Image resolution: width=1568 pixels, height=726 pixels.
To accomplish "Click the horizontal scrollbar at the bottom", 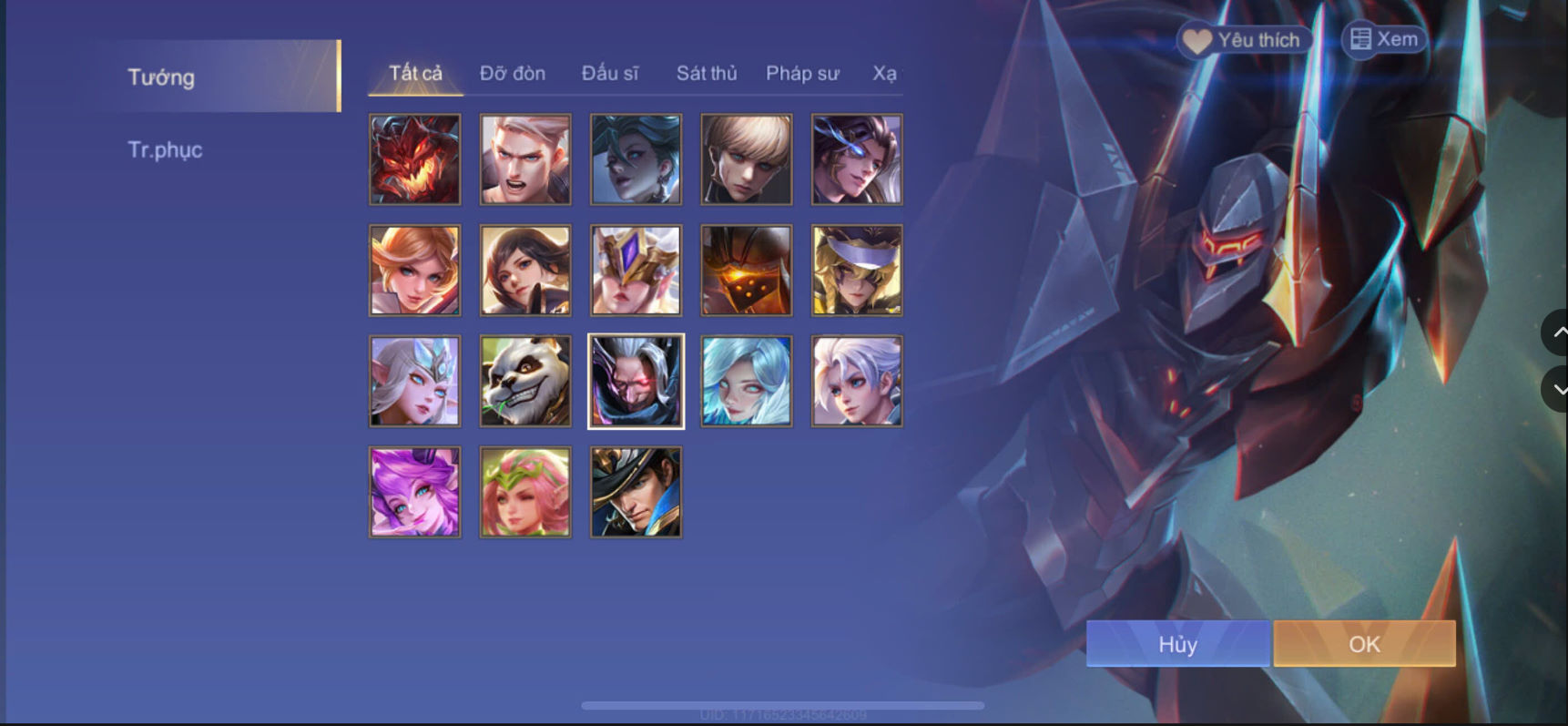I will point(783,704).
